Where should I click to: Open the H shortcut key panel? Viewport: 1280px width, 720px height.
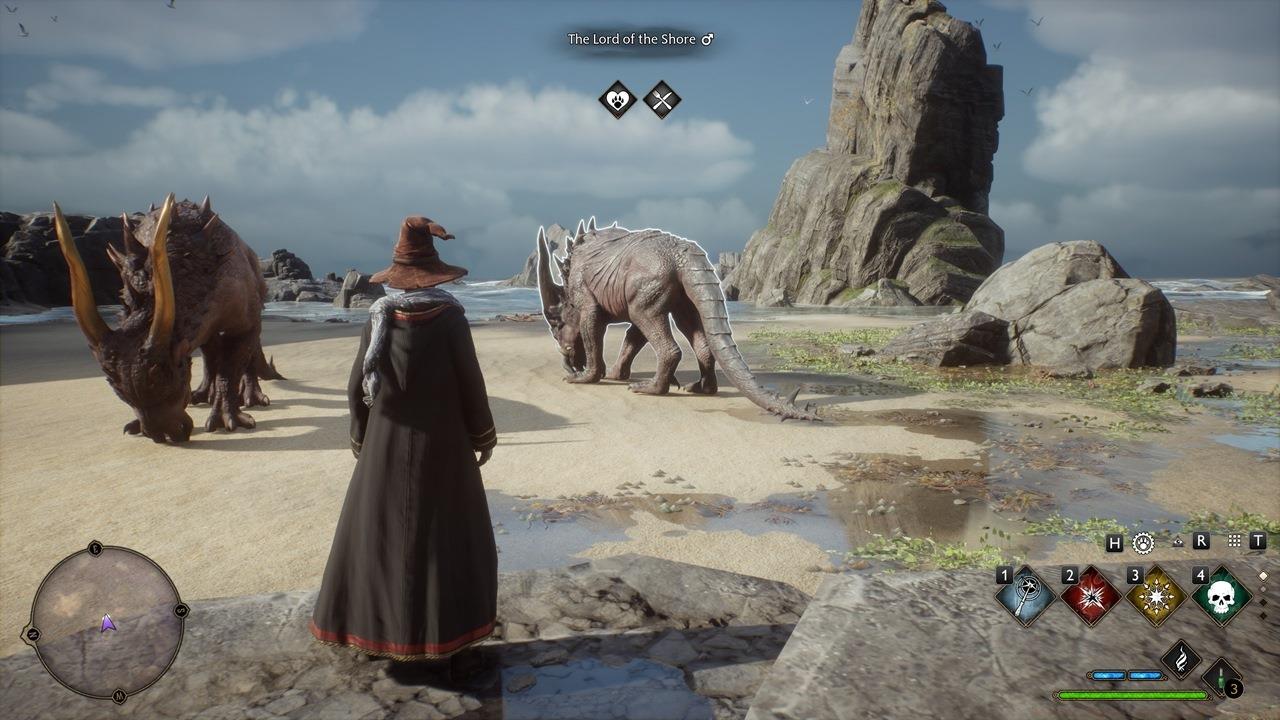tap(1113, 541)
